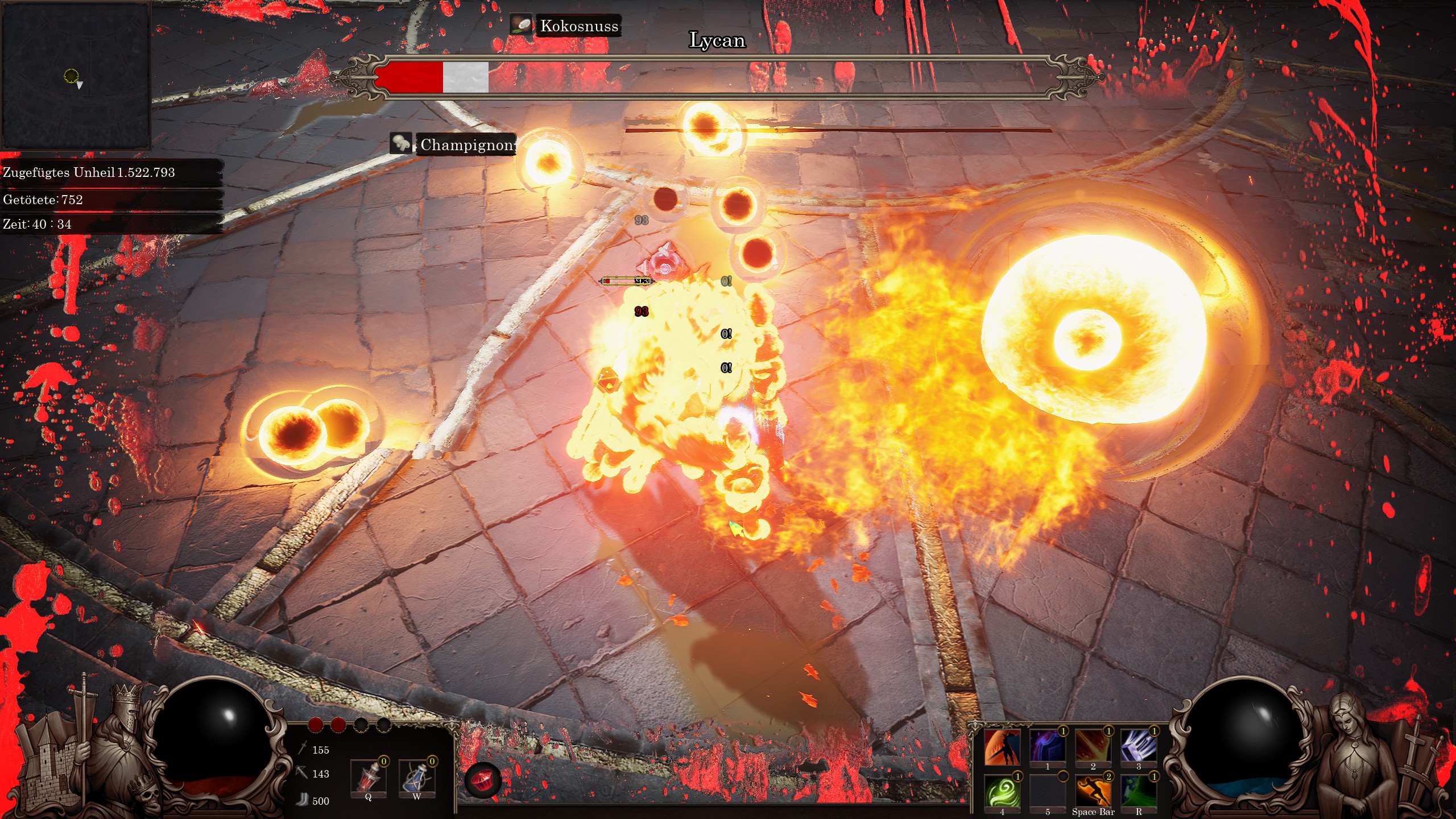The height and width of the screenshot is (819, 1456).
Task: Use the red health potion slot
Action: (368, 777)
